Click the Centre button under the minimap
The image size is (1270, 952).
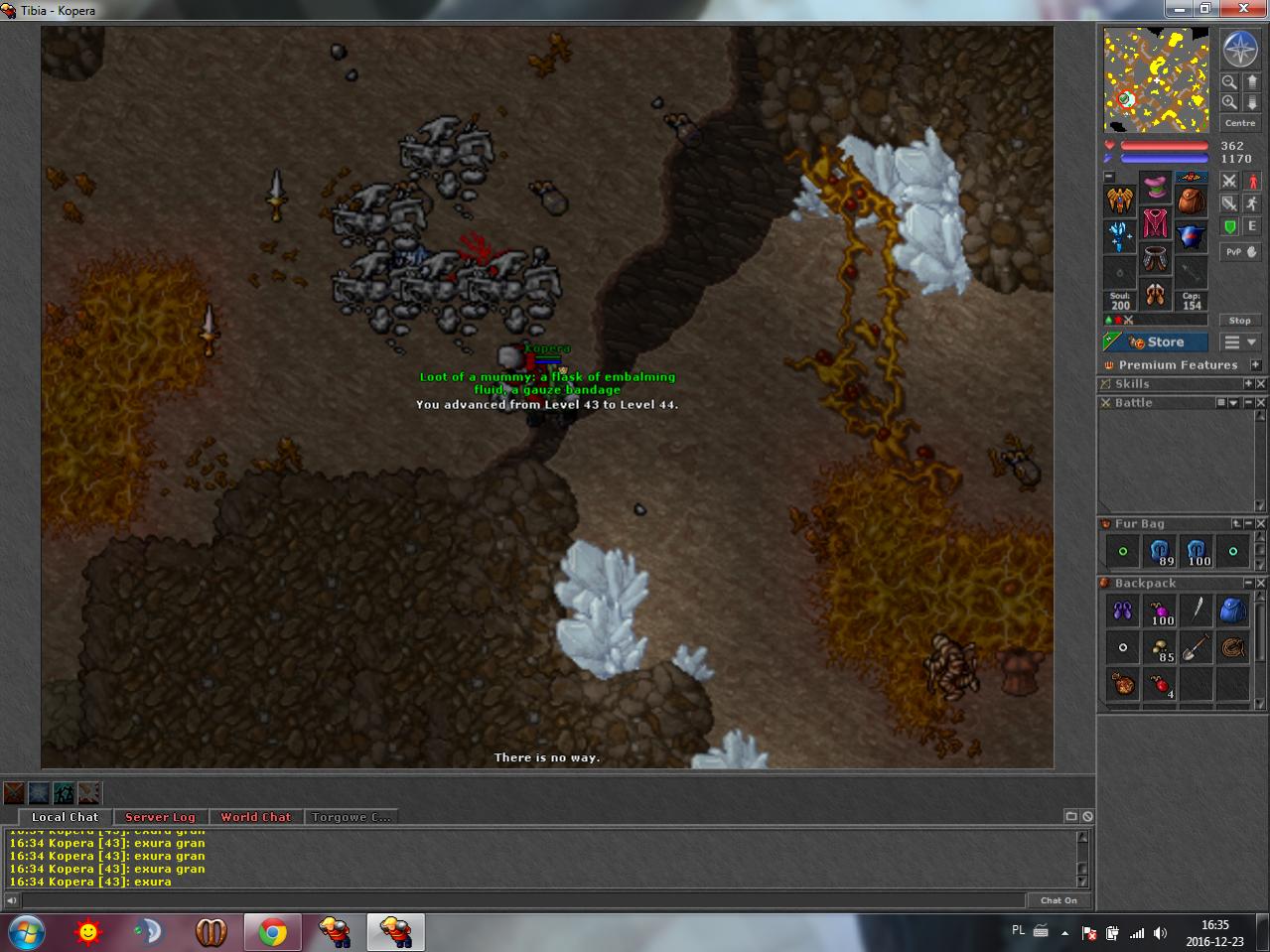pos(1239,123)
